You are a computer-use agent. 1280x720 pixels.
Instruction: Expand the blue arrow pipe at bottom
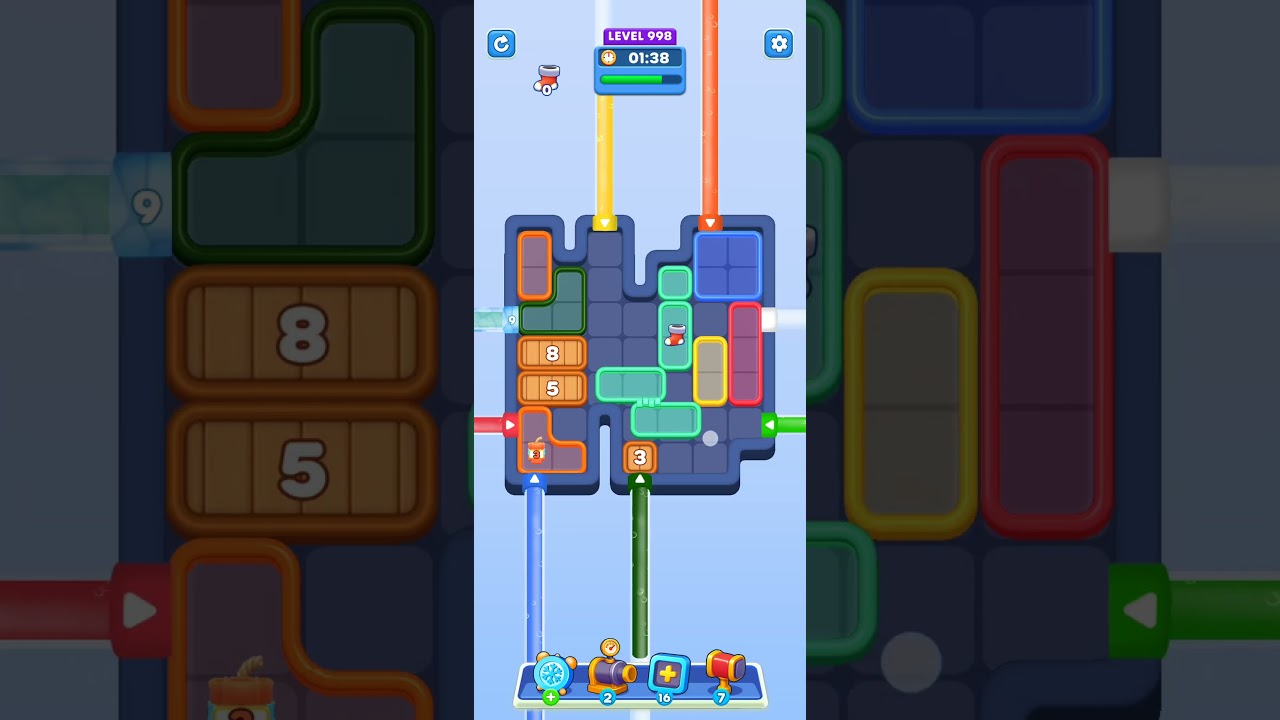click(x=534, y=479)
